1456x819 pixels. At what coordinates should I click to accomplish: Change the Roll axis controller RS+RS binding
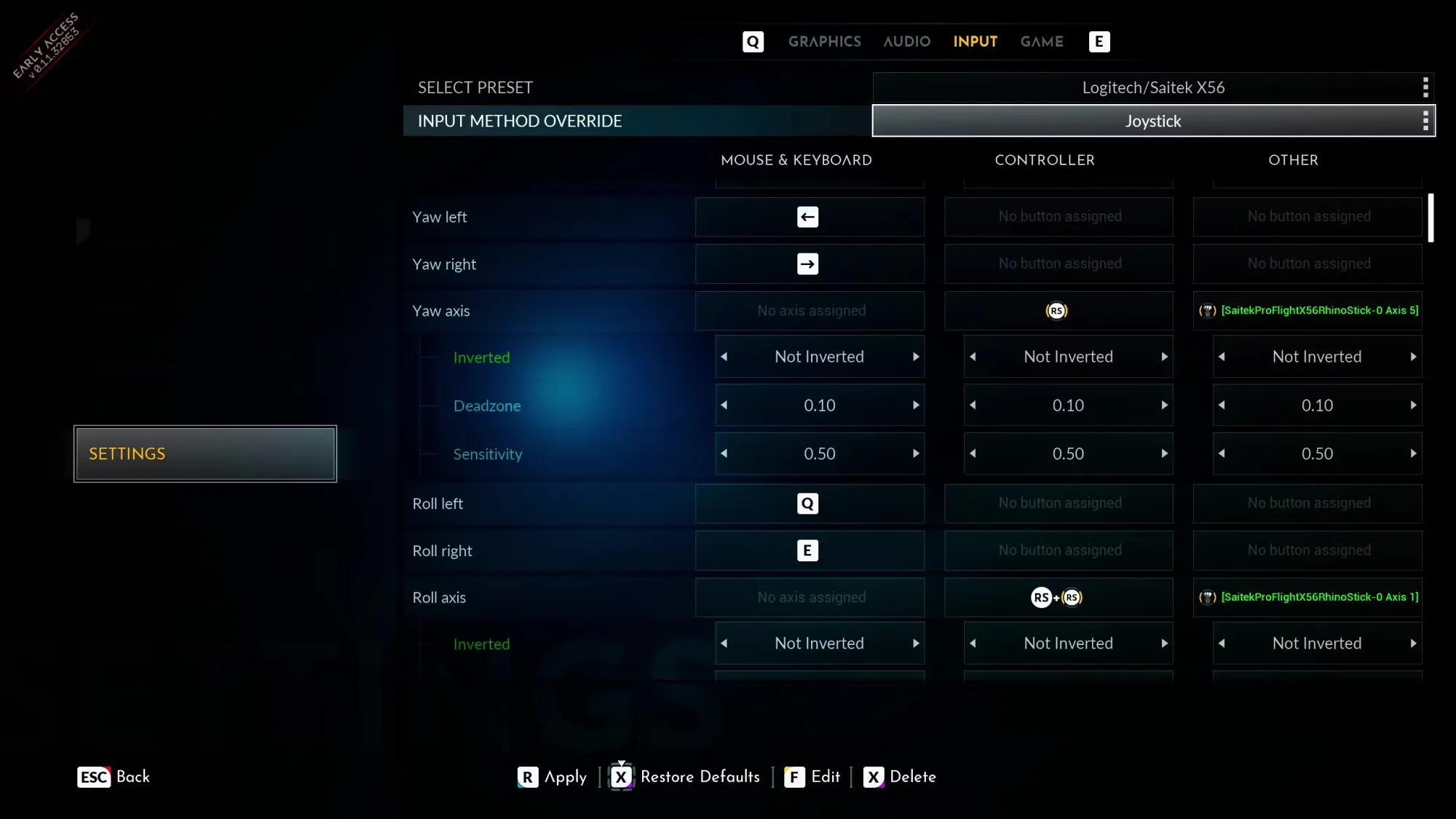click(1058, 598)
